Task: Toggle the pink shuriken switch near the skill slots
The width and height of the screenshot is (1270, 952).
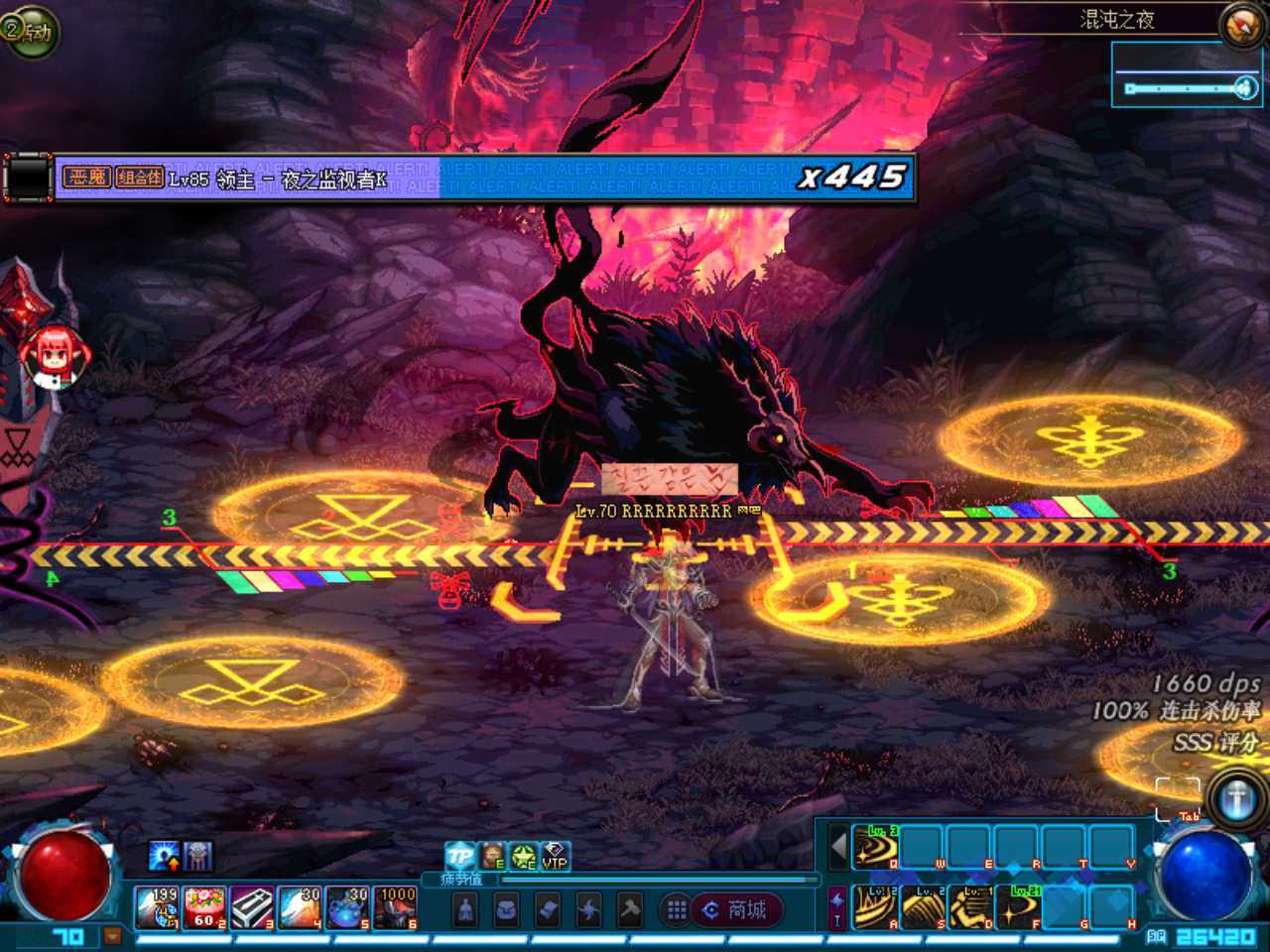Action: tap(835, 901)
